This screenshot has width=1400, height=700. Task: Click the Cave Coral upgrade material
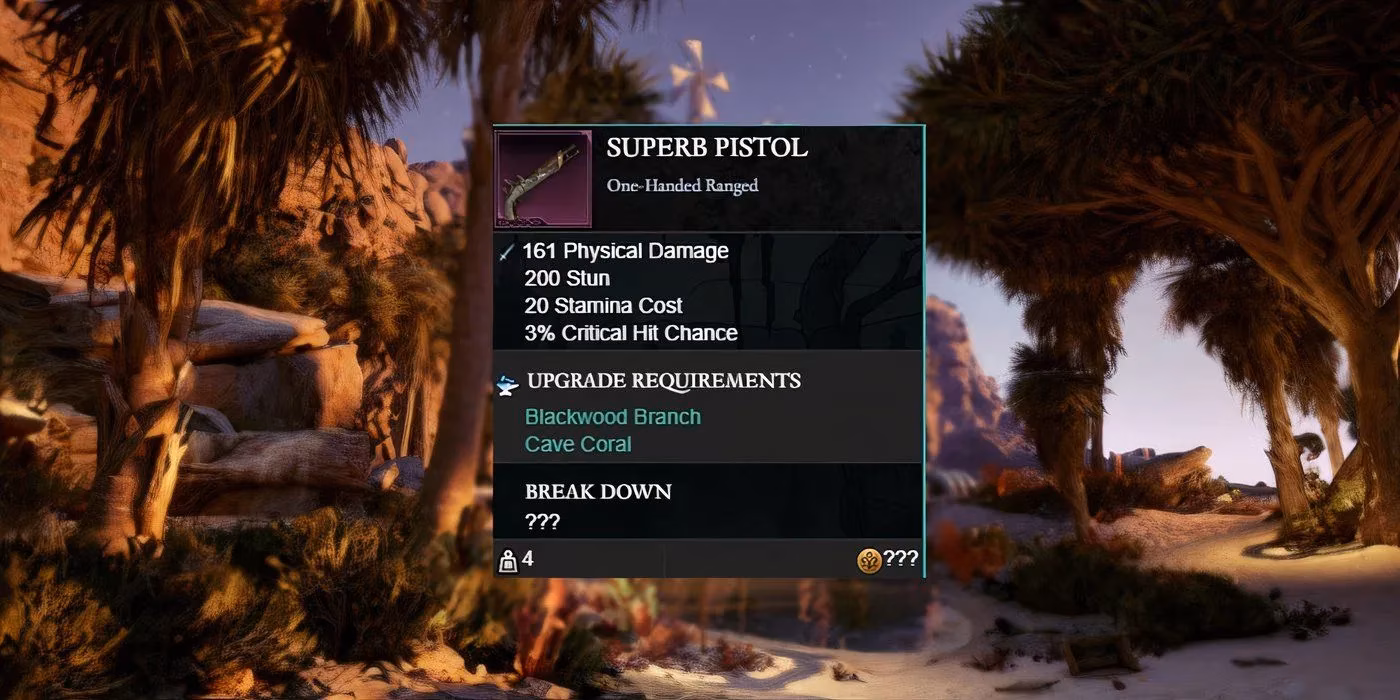pyautogui.click(x=578, y=444)
